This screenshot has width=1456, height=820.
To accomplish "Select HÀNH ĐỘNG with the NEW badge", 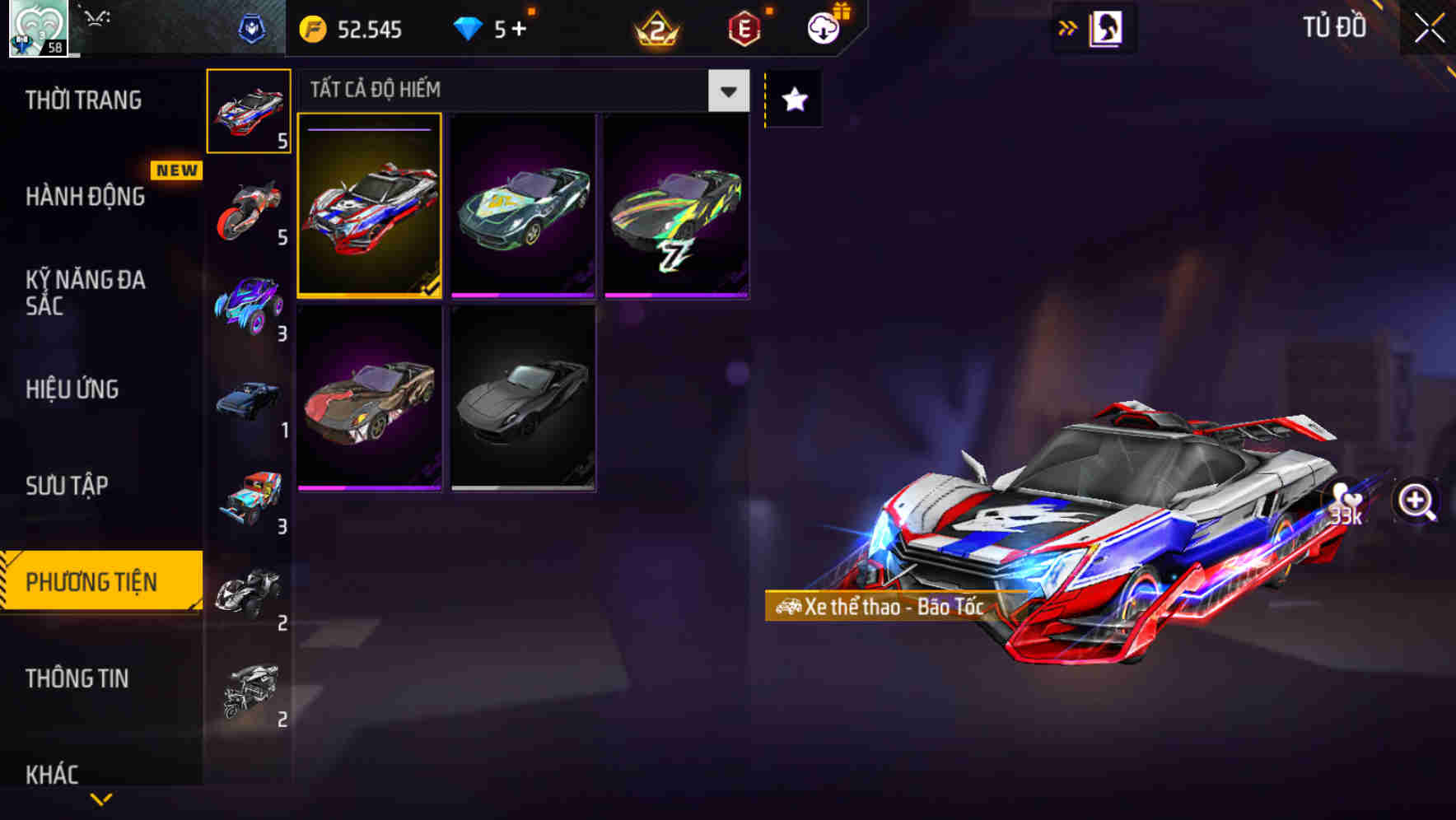I will click(x=83, y=197).
